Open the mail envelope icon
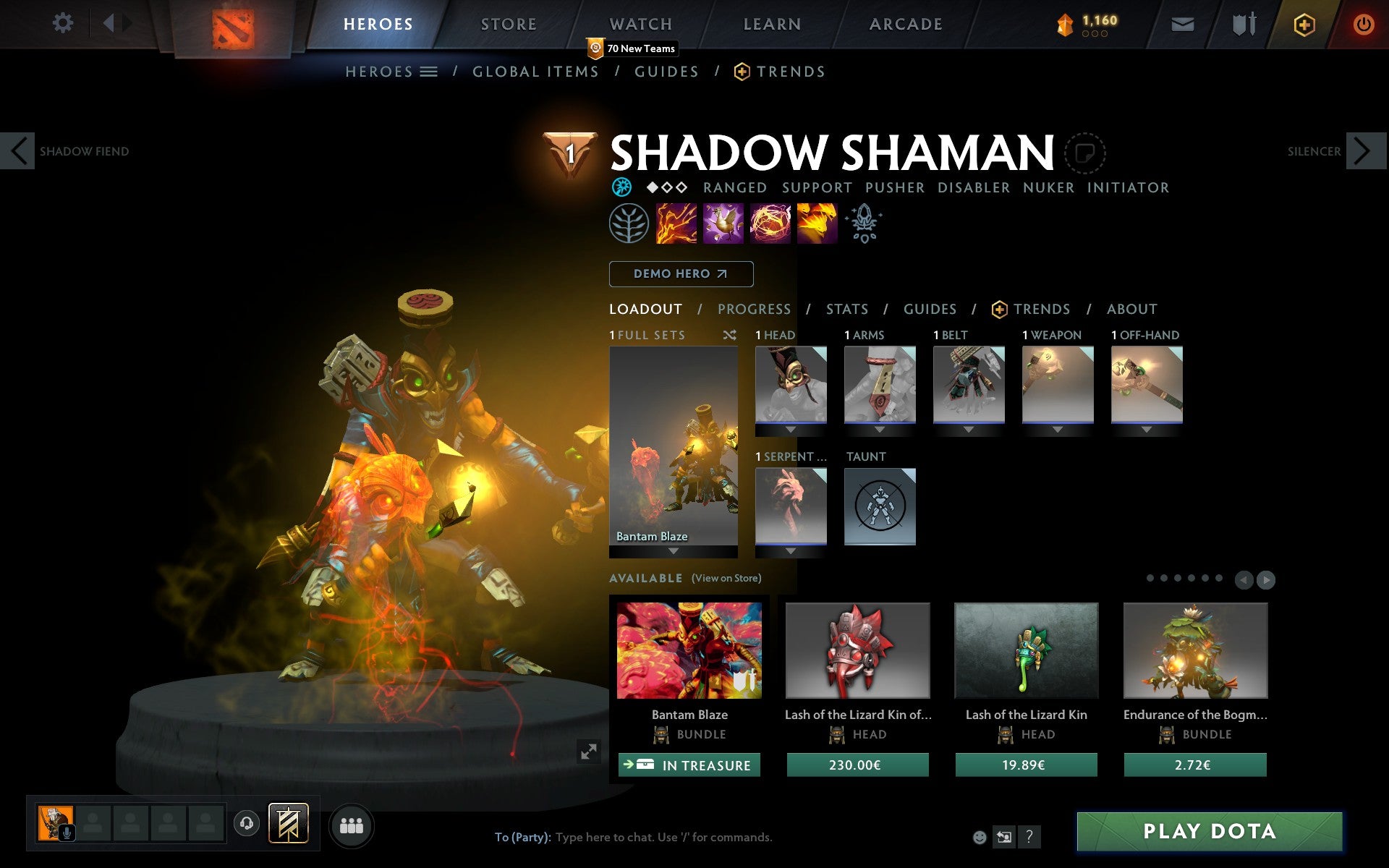The height and width of the screenshot is (868, 1389). 1182,24
